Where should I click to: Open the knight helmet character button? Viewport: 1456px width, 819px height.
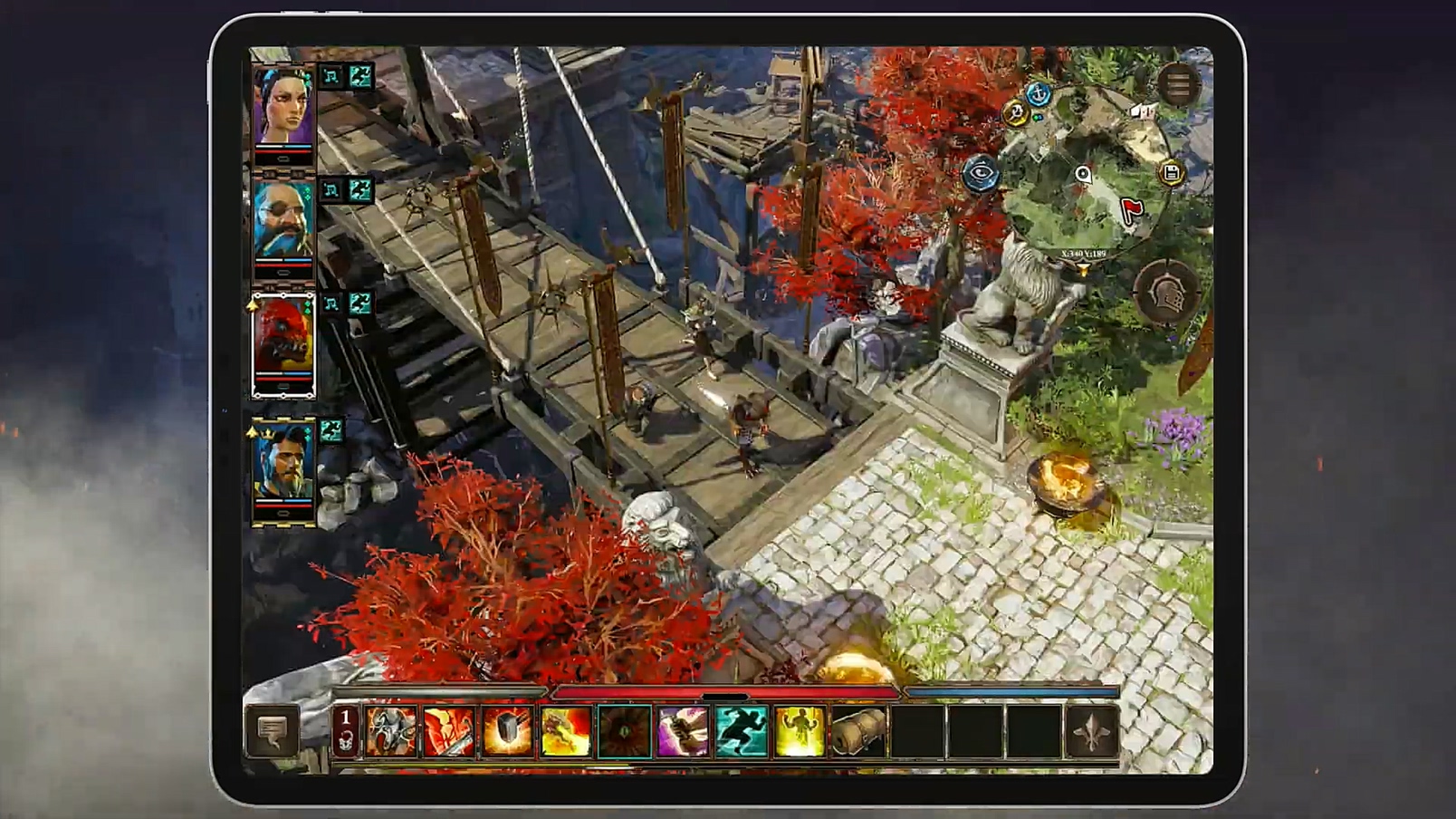coord(1168,292)
